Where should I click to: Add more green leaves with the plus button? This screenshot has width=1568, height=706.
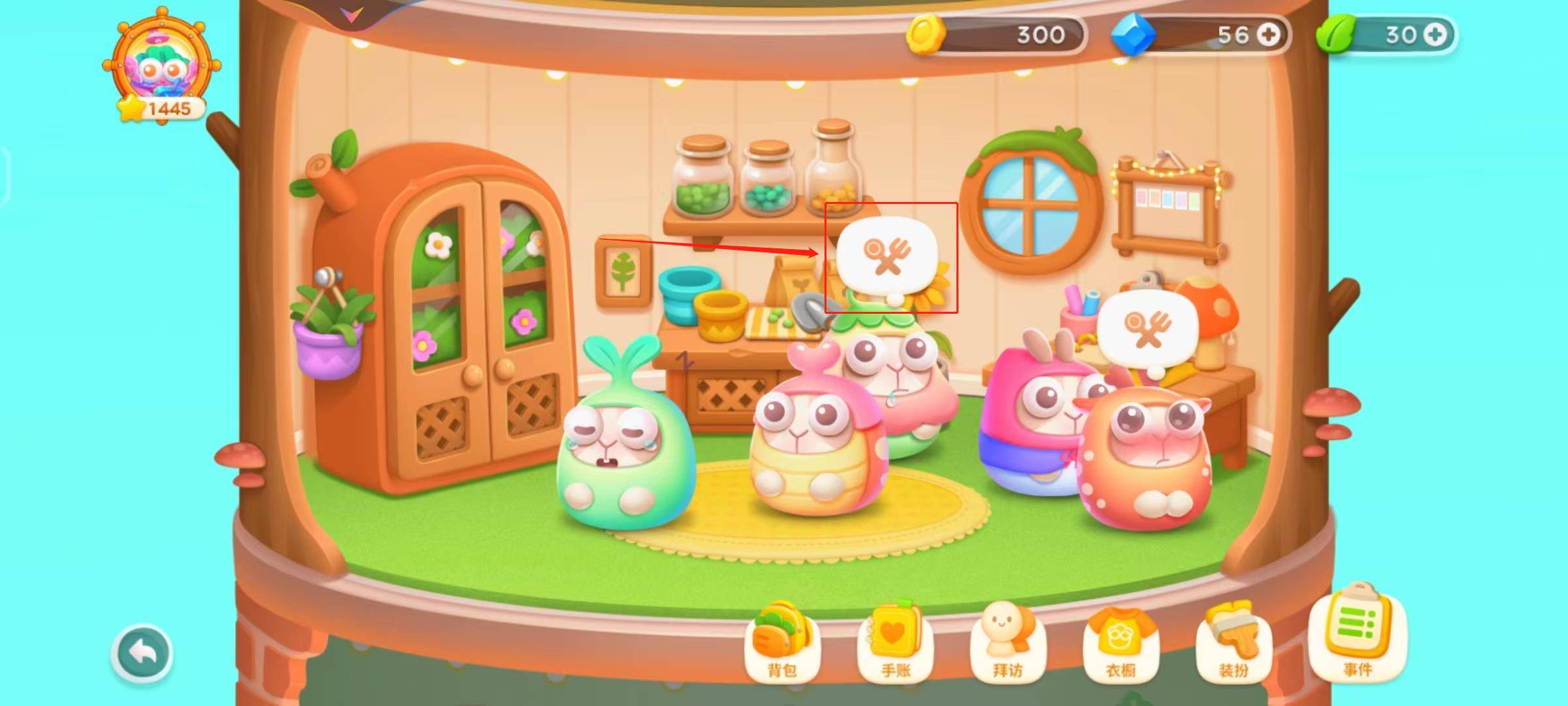tap(1435, 35)
